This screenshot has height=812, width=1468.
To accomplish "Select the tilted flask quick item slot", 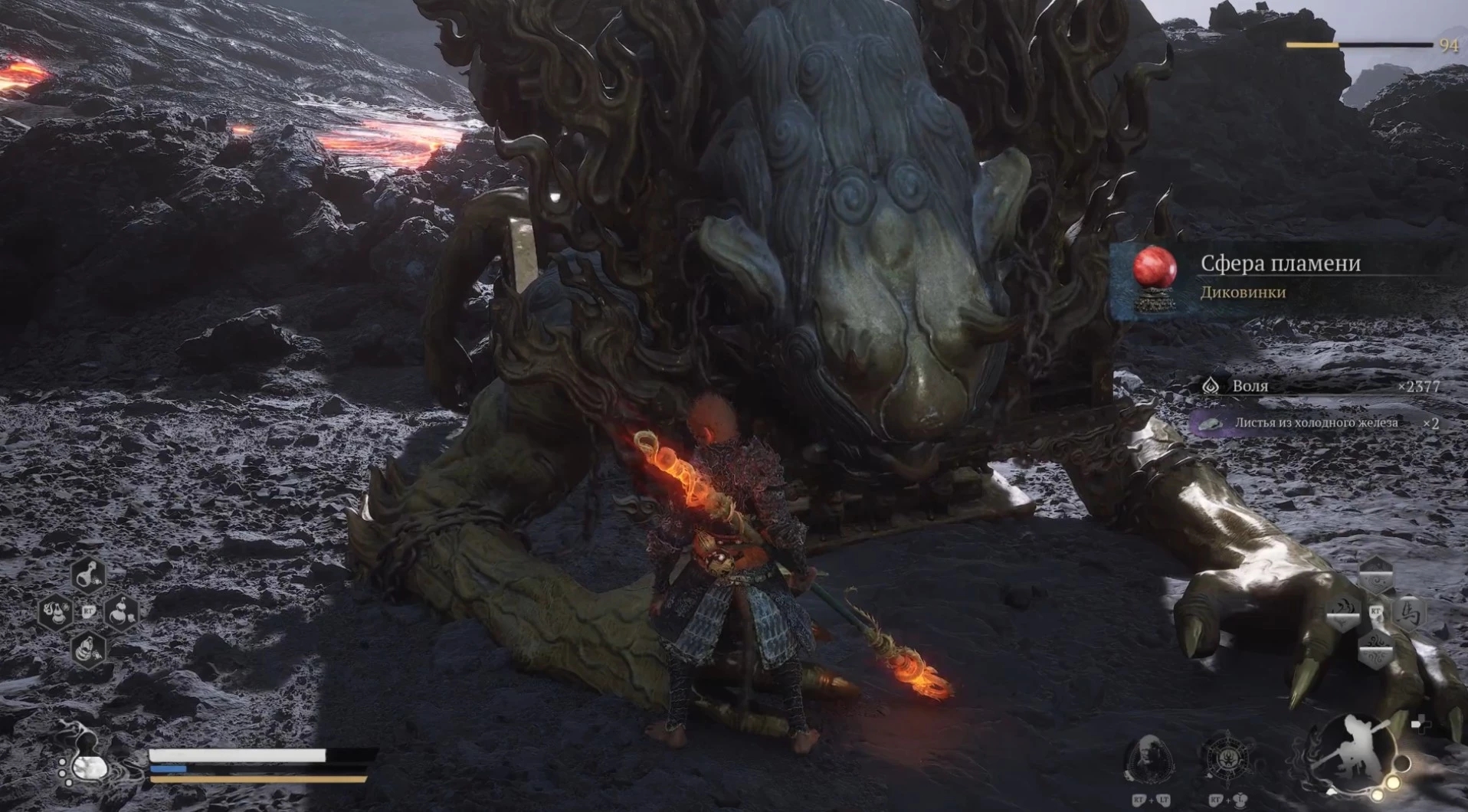I will pyautogui.click(x=89, y=575).
